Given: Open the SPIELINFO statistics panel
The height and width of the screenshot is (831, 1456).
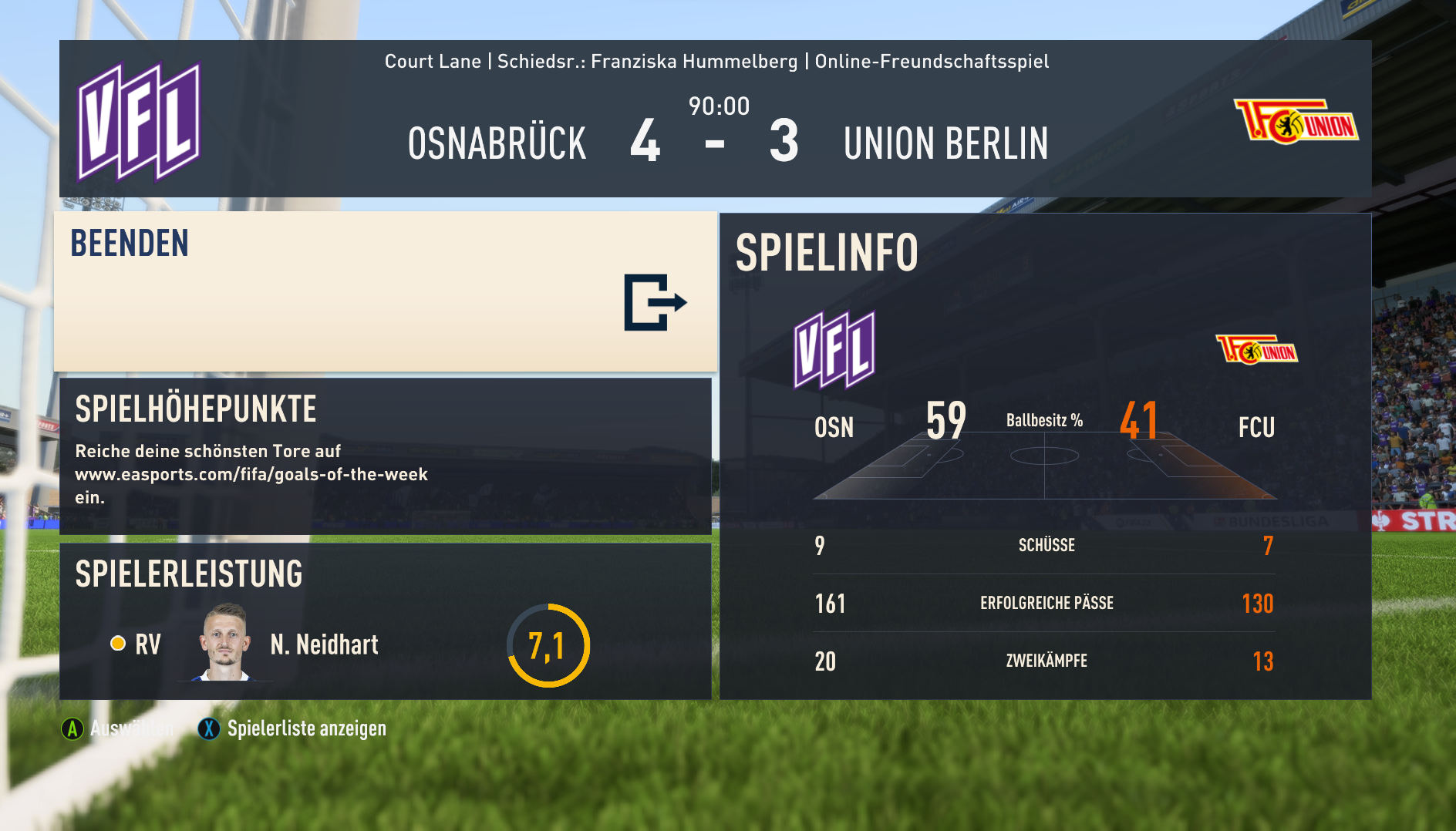Looking at the screenshot, I should 1045,456.
